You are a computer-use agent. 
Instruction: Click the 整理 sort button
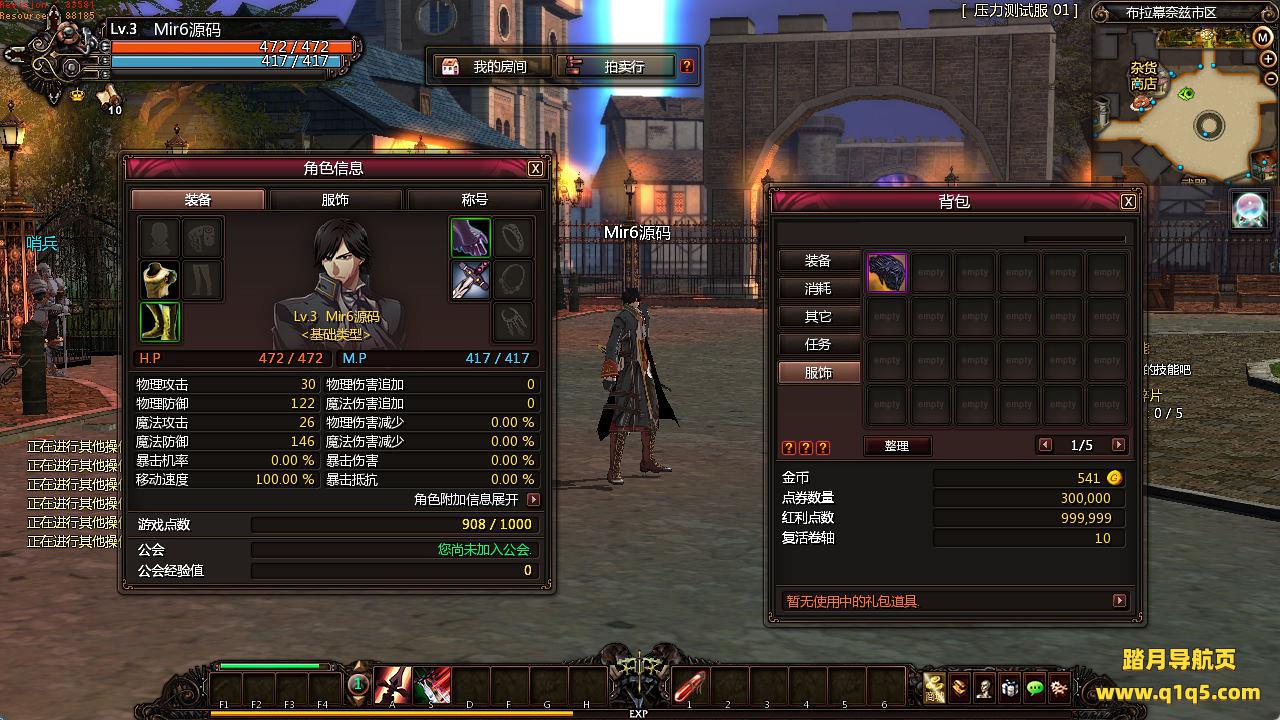coord(896,446)
